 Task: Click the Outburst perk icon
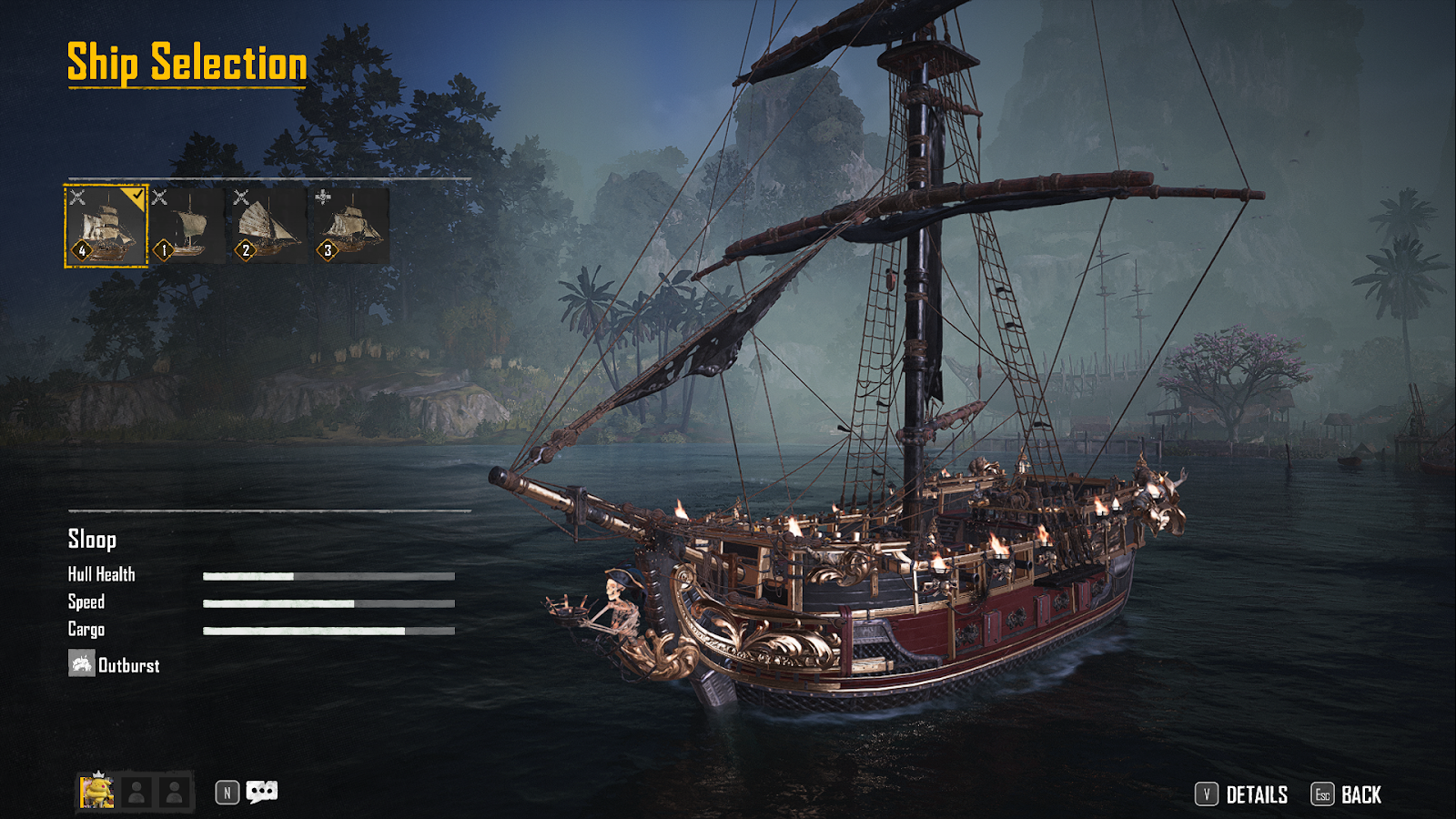point(82,663)
